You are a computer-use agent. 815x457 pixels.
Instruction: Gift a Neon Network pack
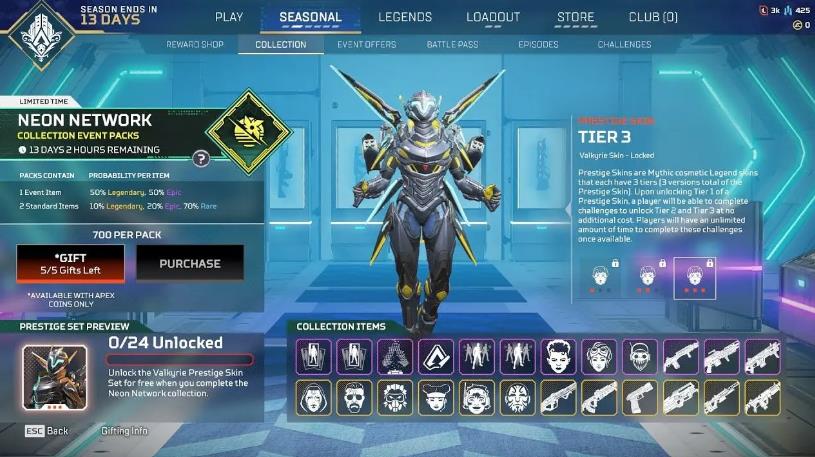[70, 263]
